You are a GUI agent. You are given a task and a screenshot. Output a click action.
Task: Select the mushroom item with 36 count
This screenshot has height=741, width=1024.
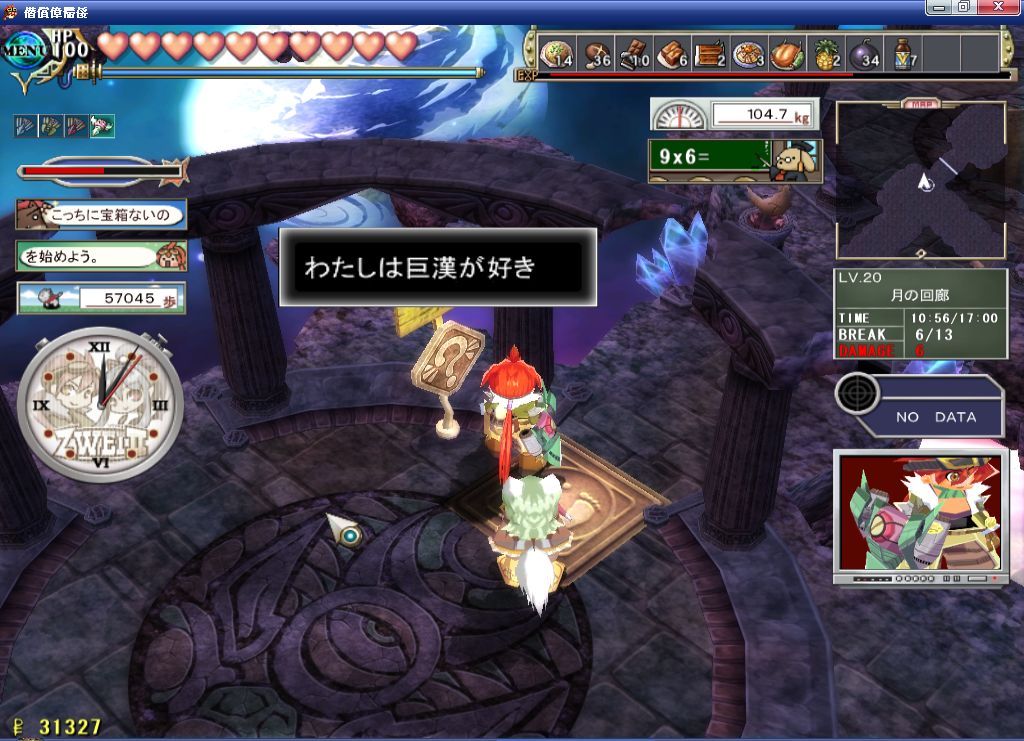pos(596,53)
